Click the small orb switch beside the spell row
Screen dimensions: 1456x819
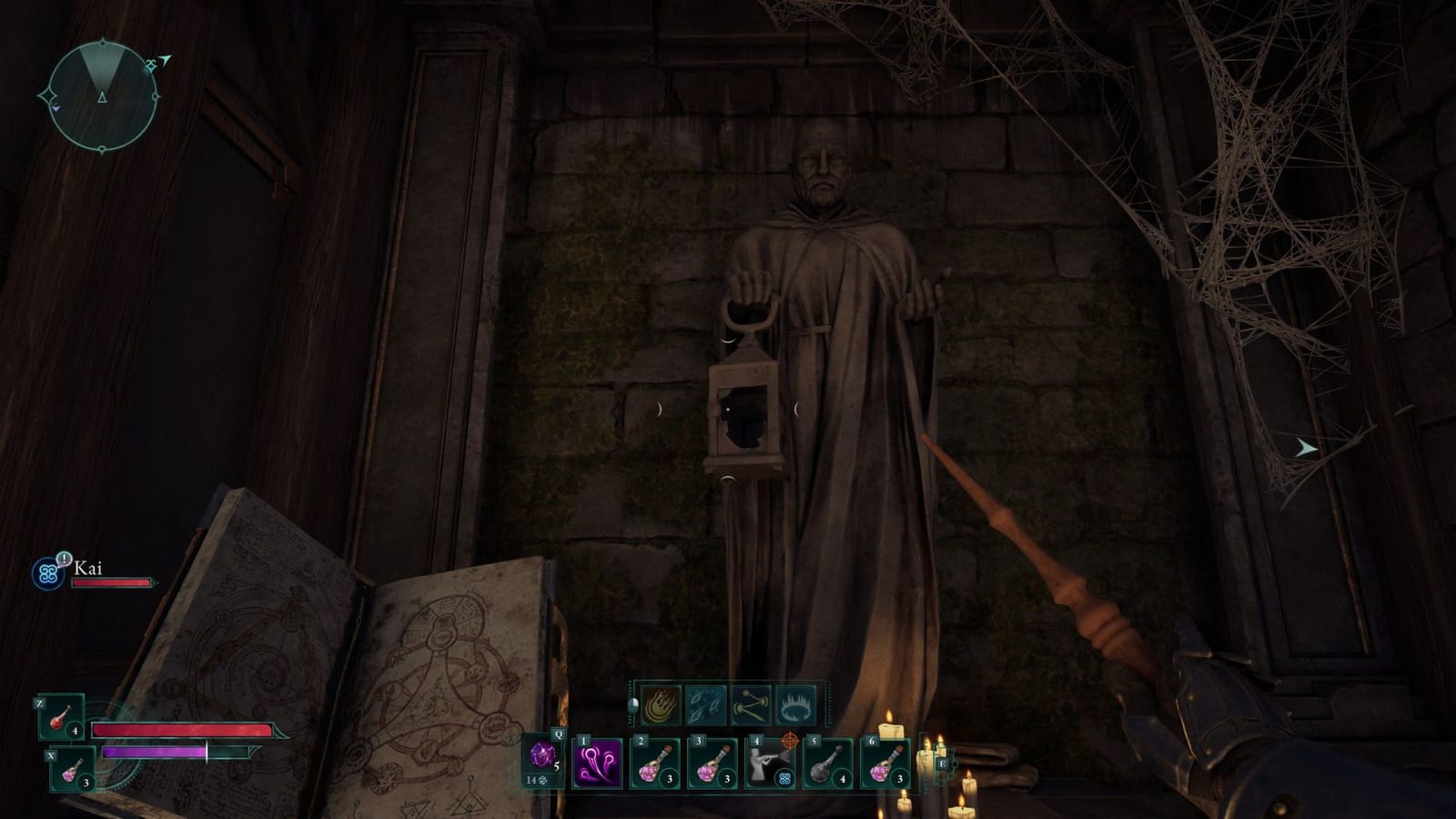point(632,707)
